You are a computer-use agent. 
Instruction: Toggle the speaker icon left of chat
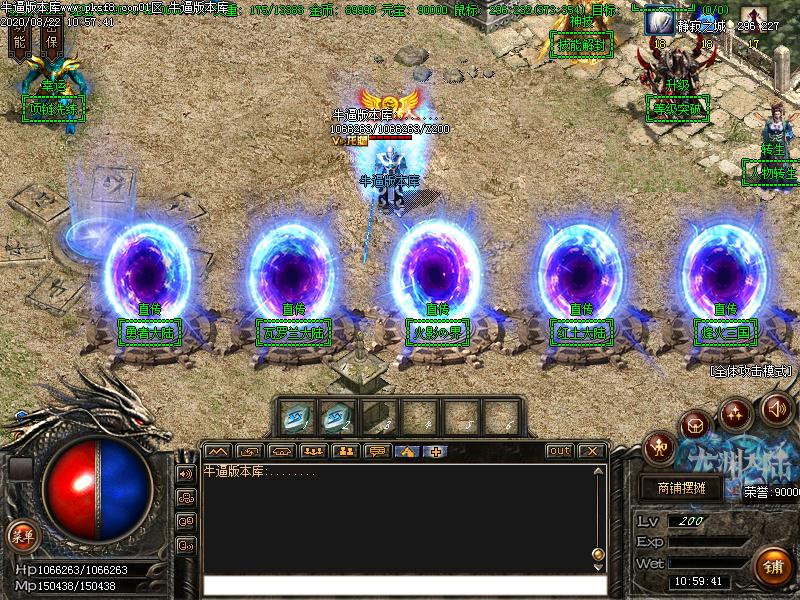click(x=185, y=473)
